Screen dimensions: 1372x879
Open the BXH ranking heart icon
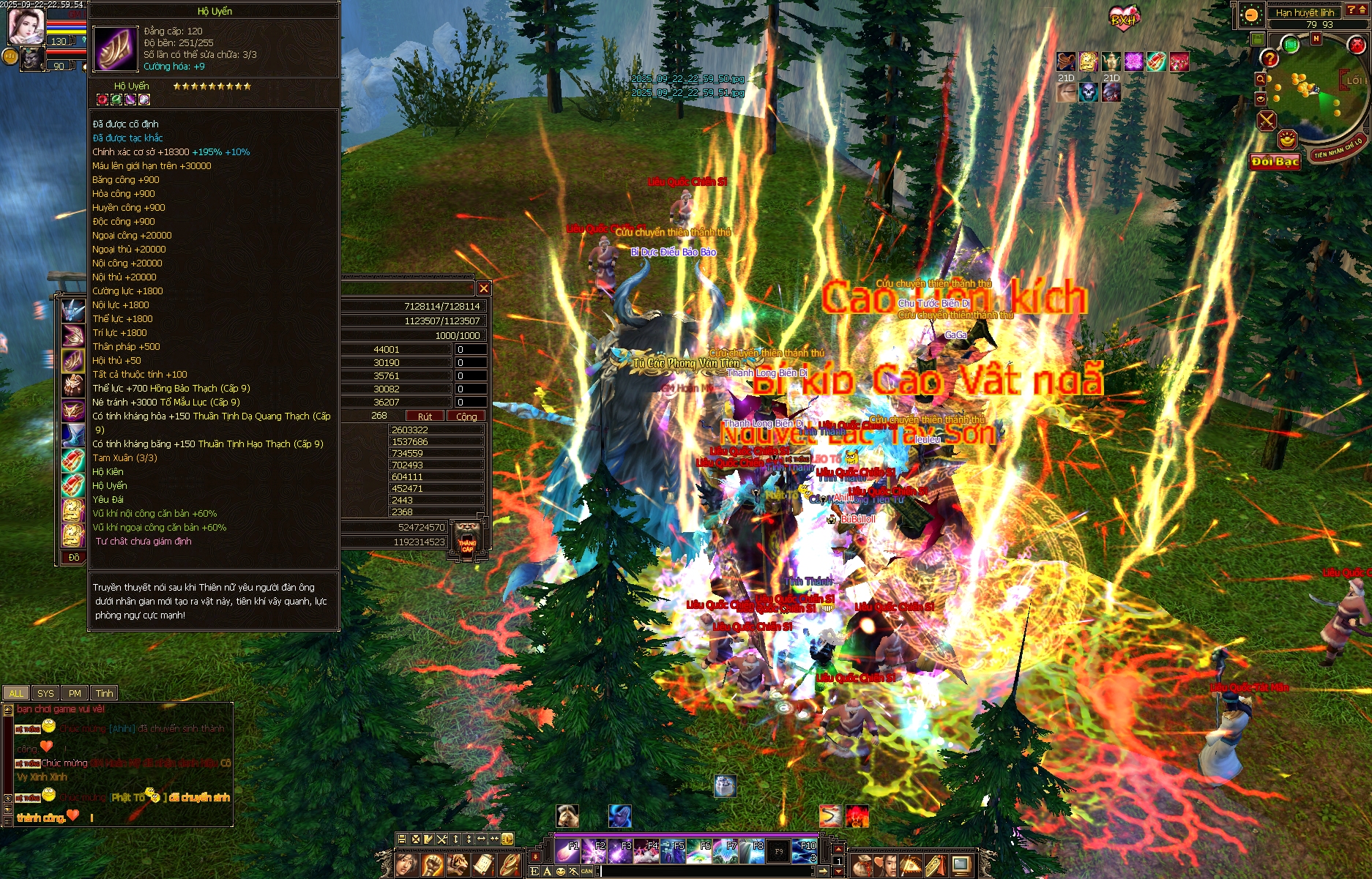(1123, 18)
